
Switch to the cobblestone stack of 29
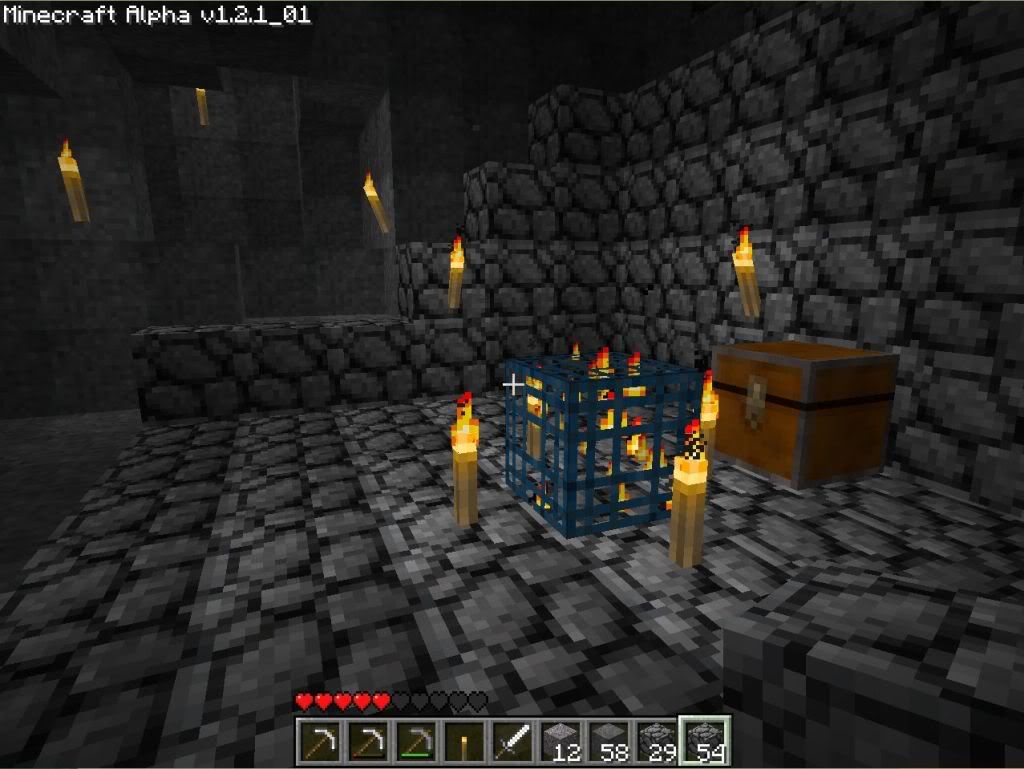[x=656, y=742]
